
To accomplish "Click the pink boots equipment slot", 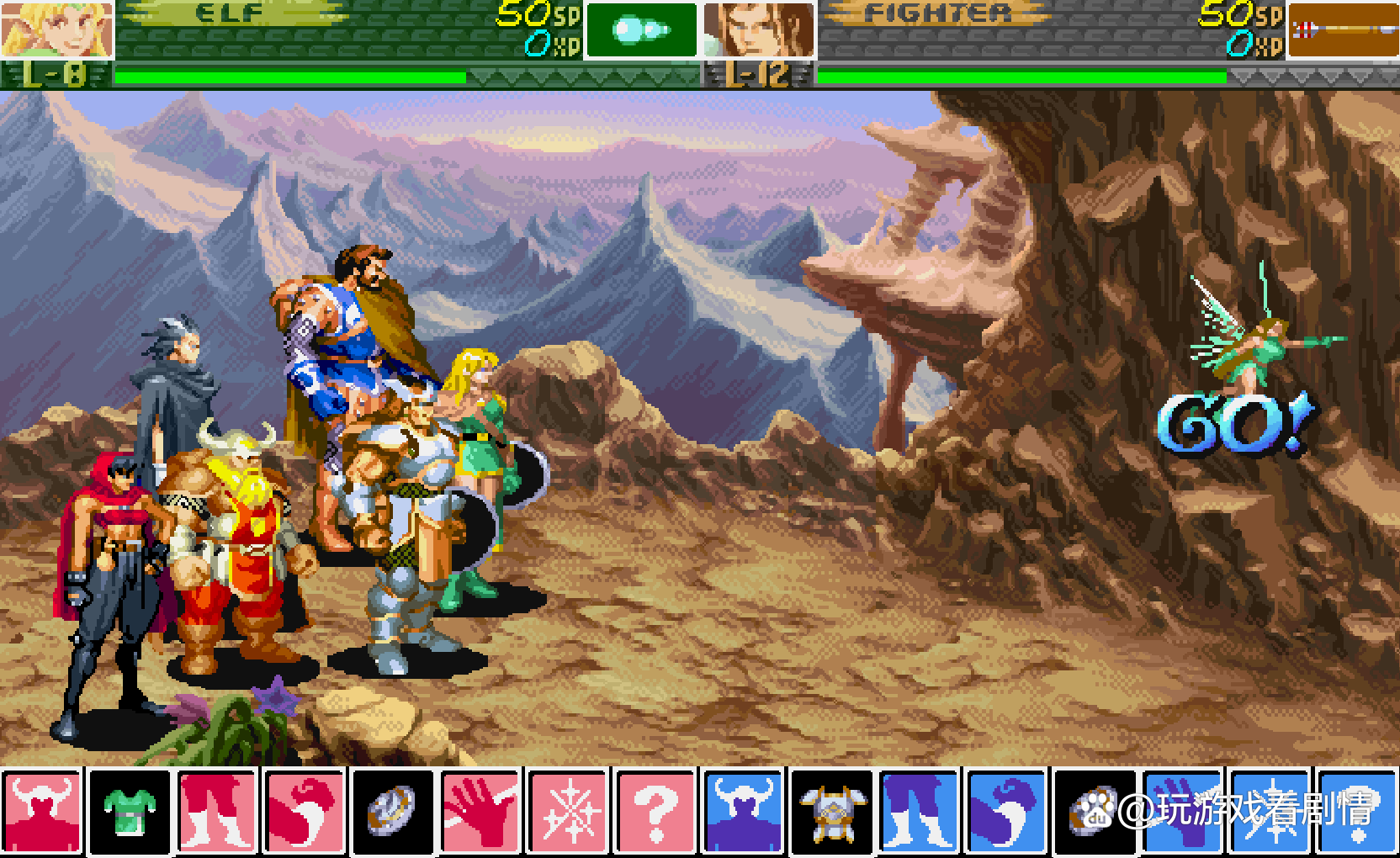I will [217, 811].
